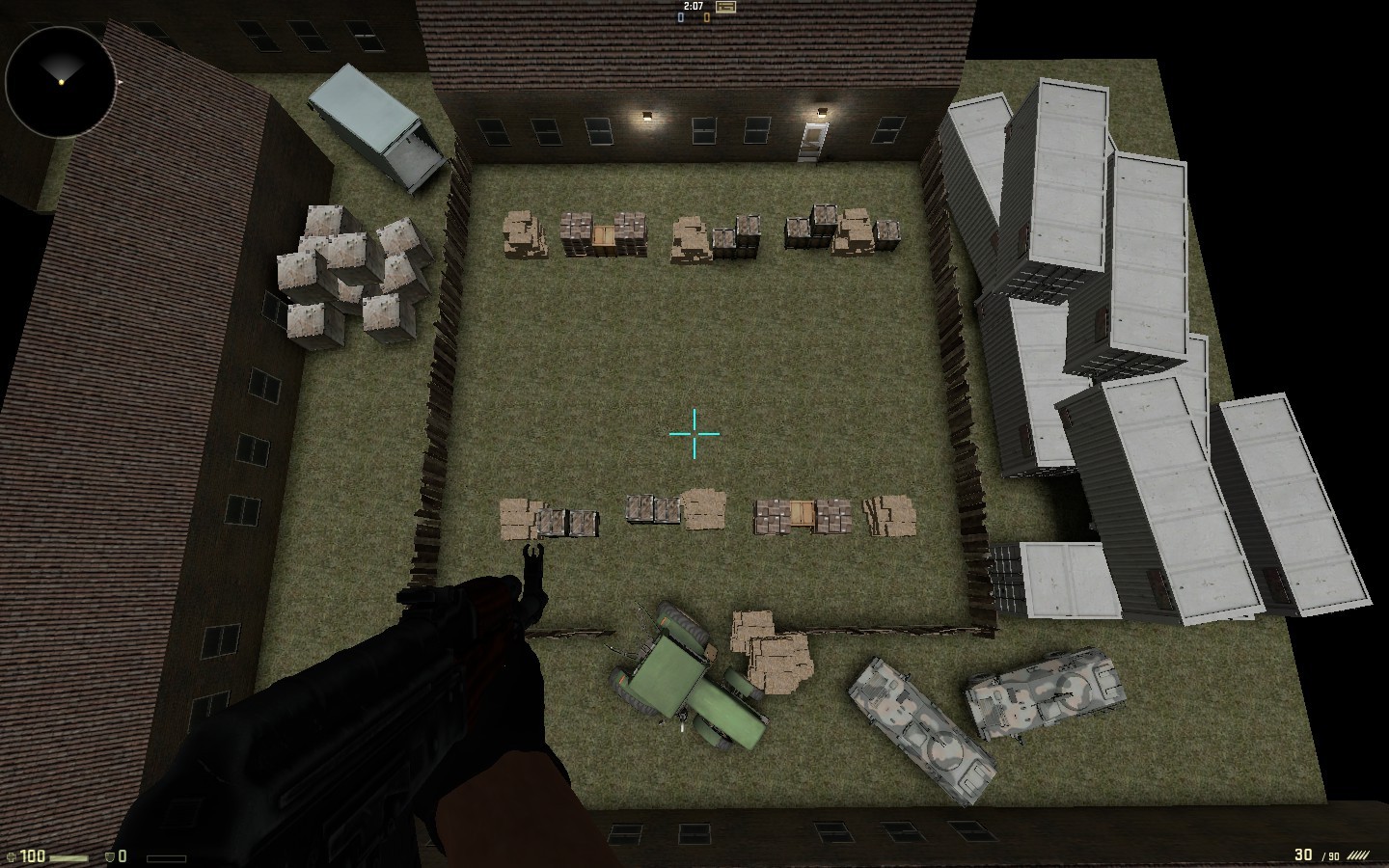Click the magazine ammo count reading 30
The image size is (1389, 868).
pyautogui.click(x=1304, y=854)
